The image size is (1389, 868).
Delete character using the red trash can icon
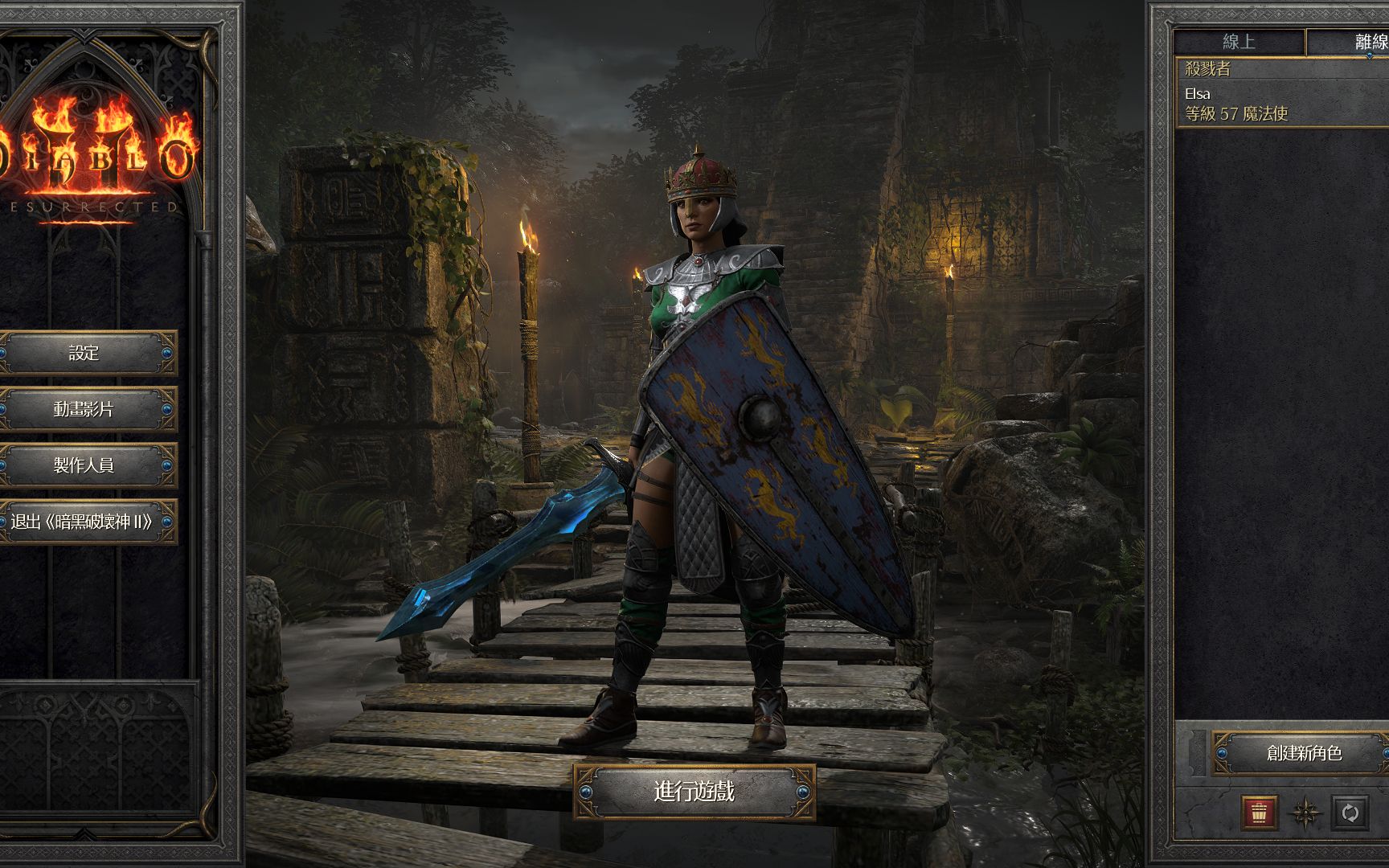1259,813
